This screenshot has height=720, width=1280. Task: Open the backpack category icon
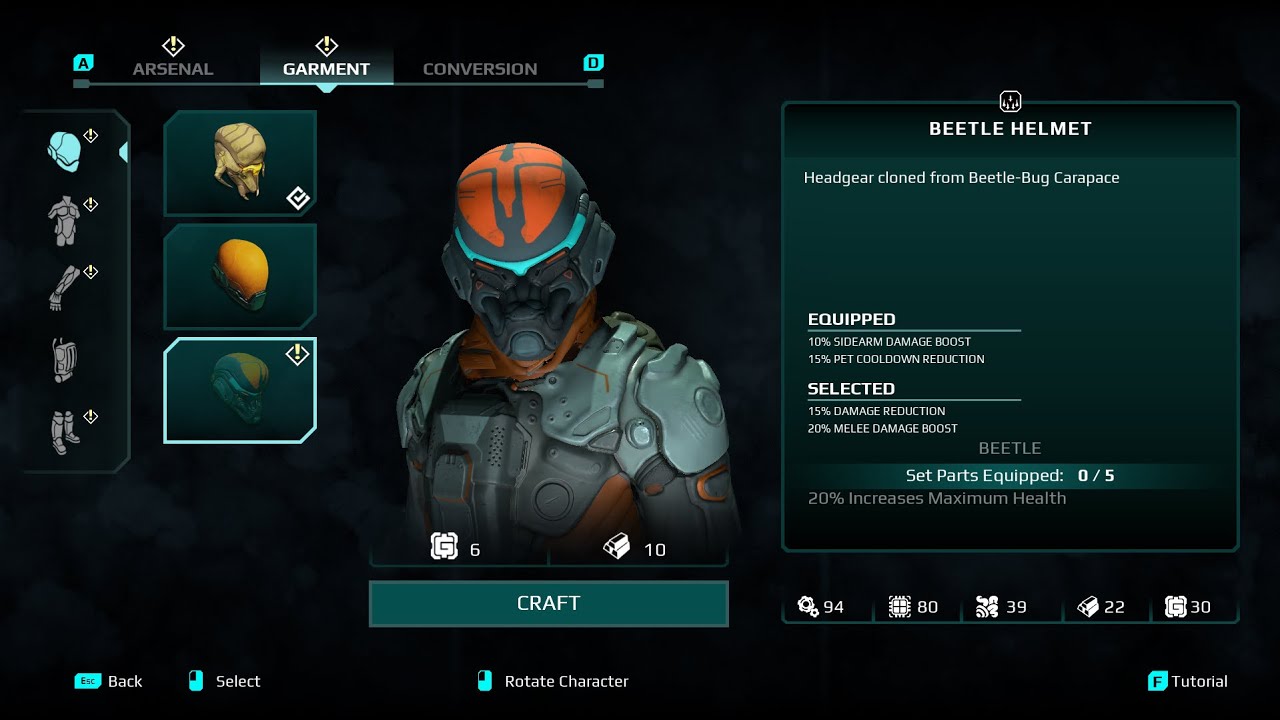pyautogui.click(x=64, y=360)
